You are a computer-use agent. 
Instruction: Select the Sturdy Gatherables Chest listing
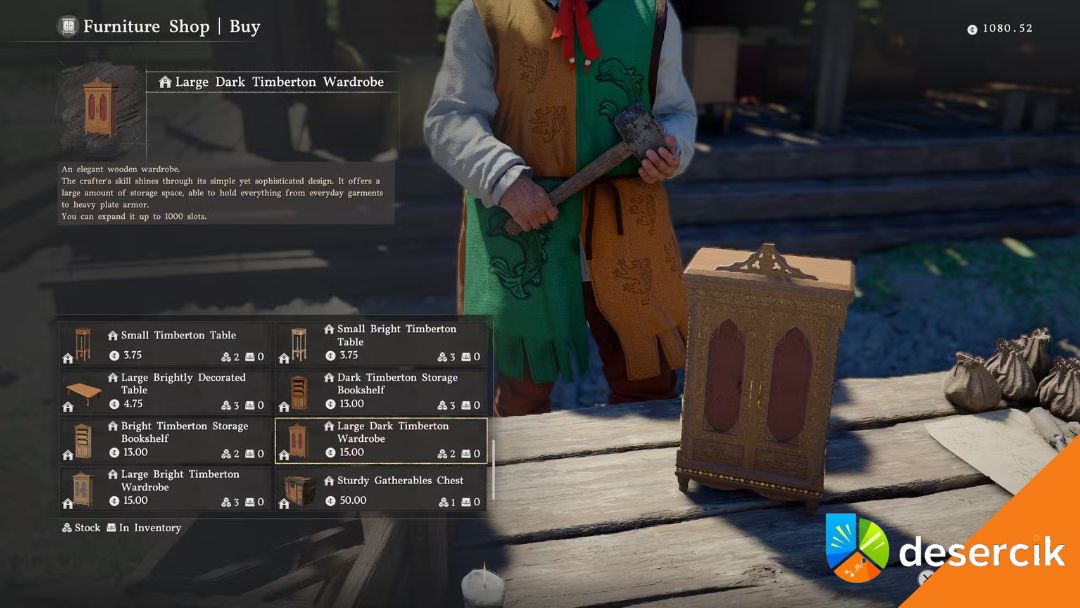point(381,488)
